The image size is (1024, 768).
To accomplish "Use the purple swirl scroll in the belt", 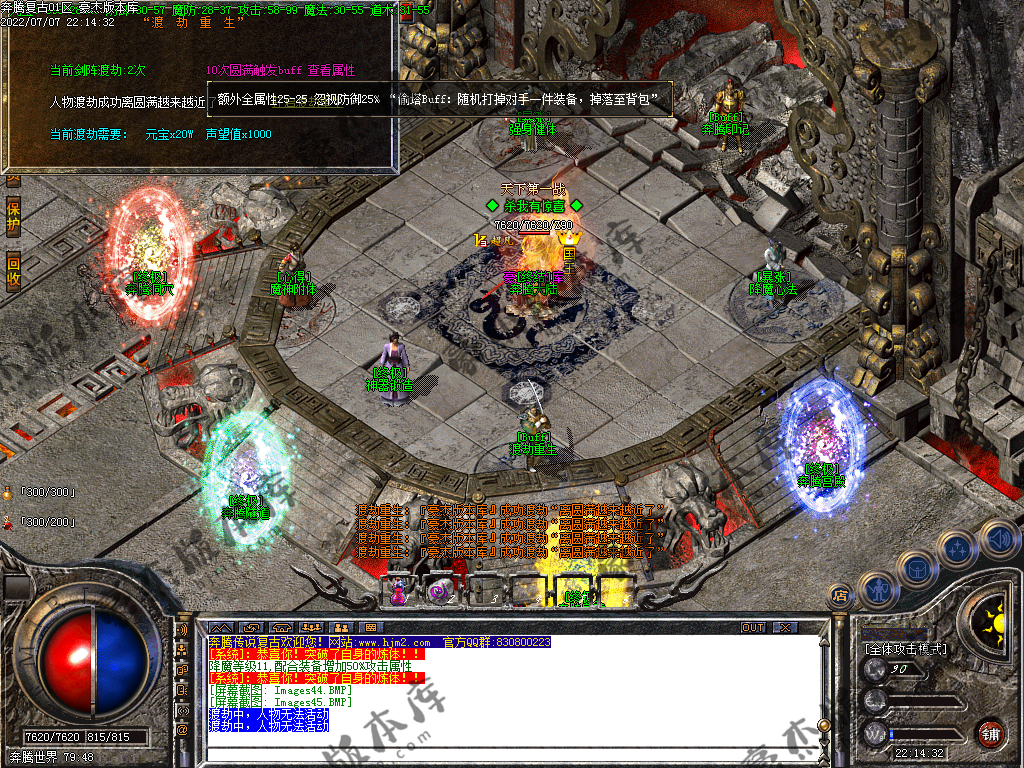I will pyautogui.click(x=439, y=591).
